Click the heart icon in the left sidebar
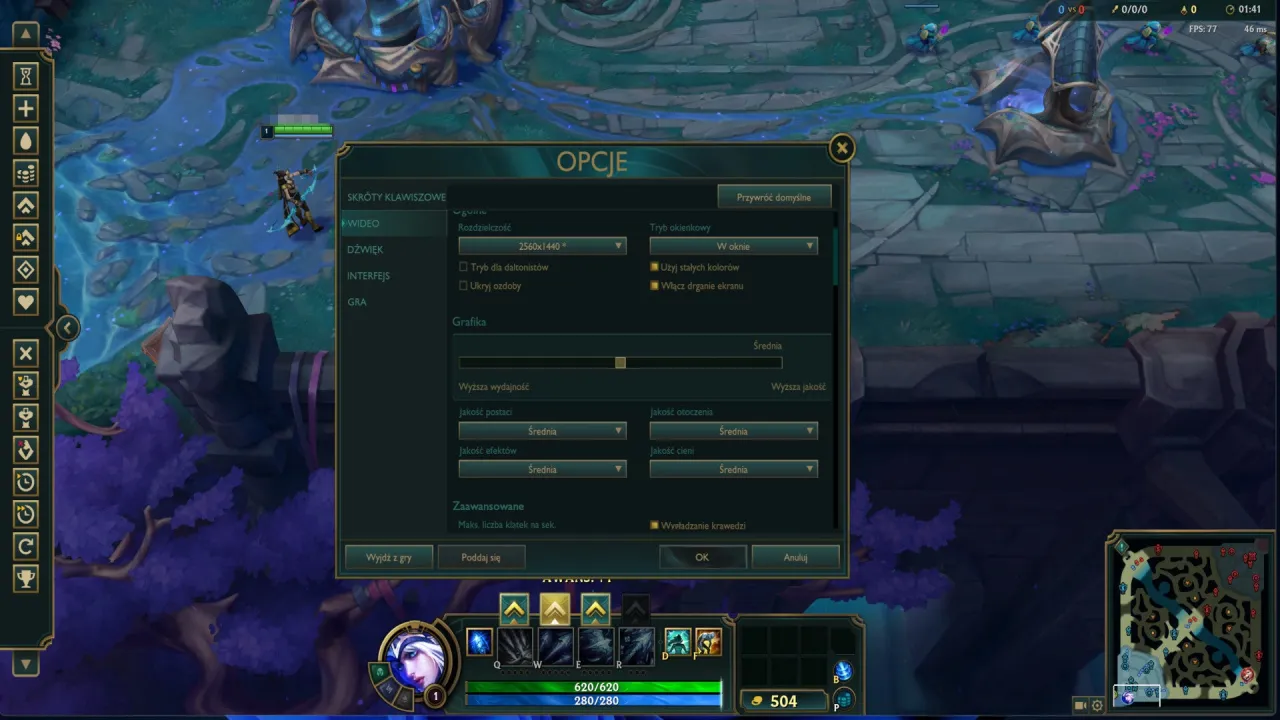Viewport: 1280px width, 720px height. pyautogui.click(x=25, y=301)
